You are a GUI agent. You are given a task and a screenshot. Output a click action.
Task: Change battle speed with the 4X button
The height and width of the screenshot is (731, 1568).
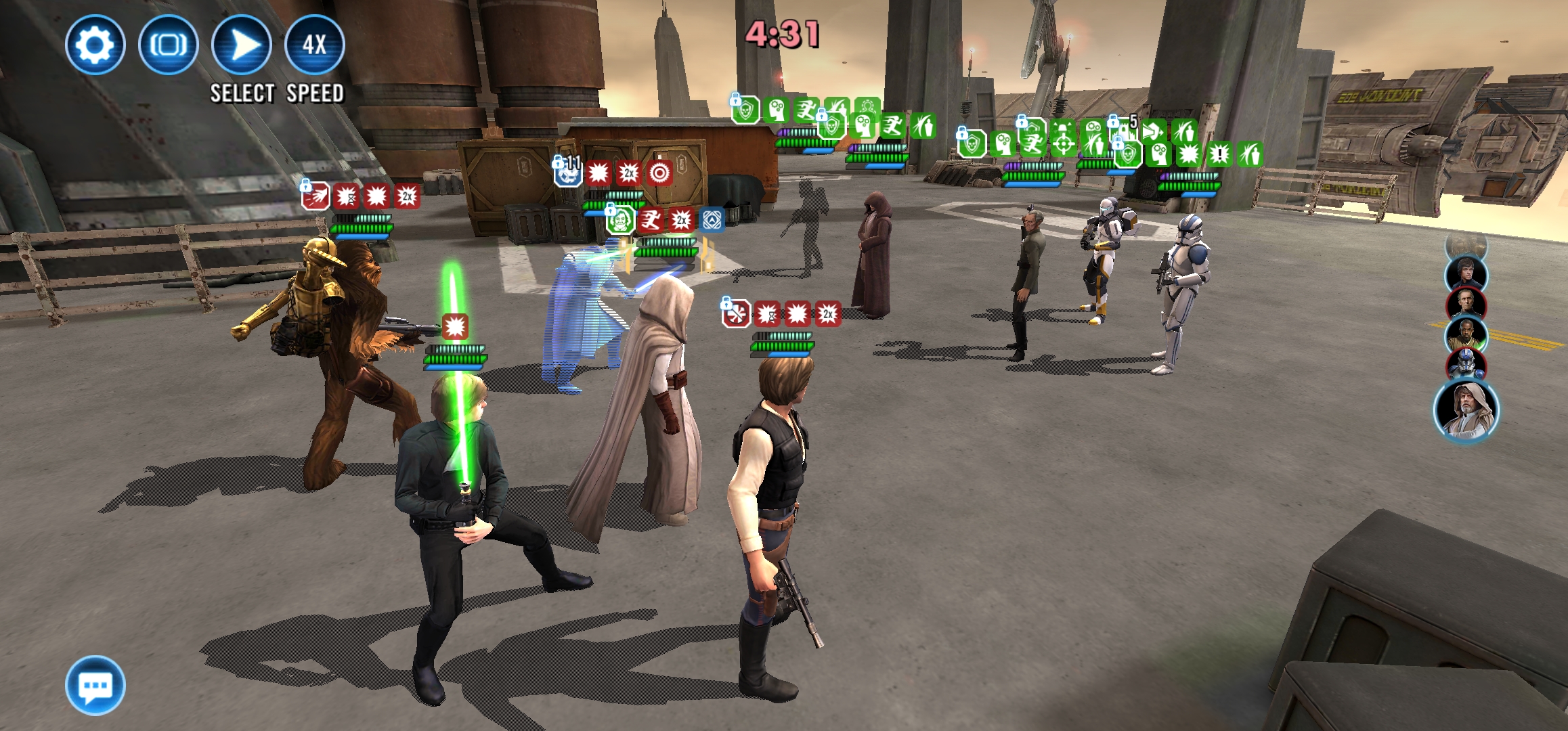[315, 45]
